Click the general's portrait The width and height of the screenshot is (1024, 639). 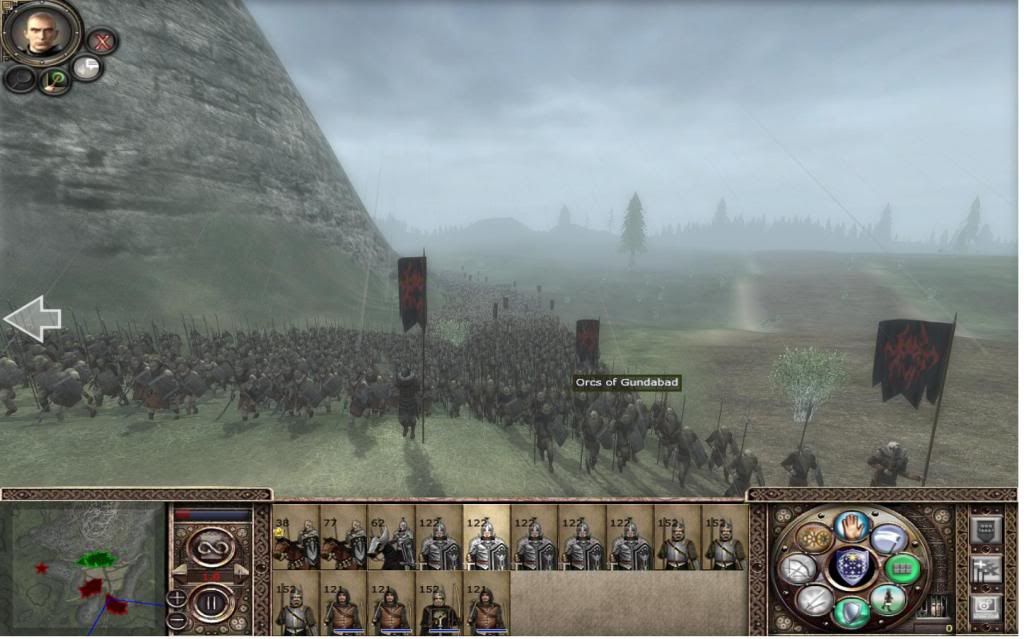point(40,32)
